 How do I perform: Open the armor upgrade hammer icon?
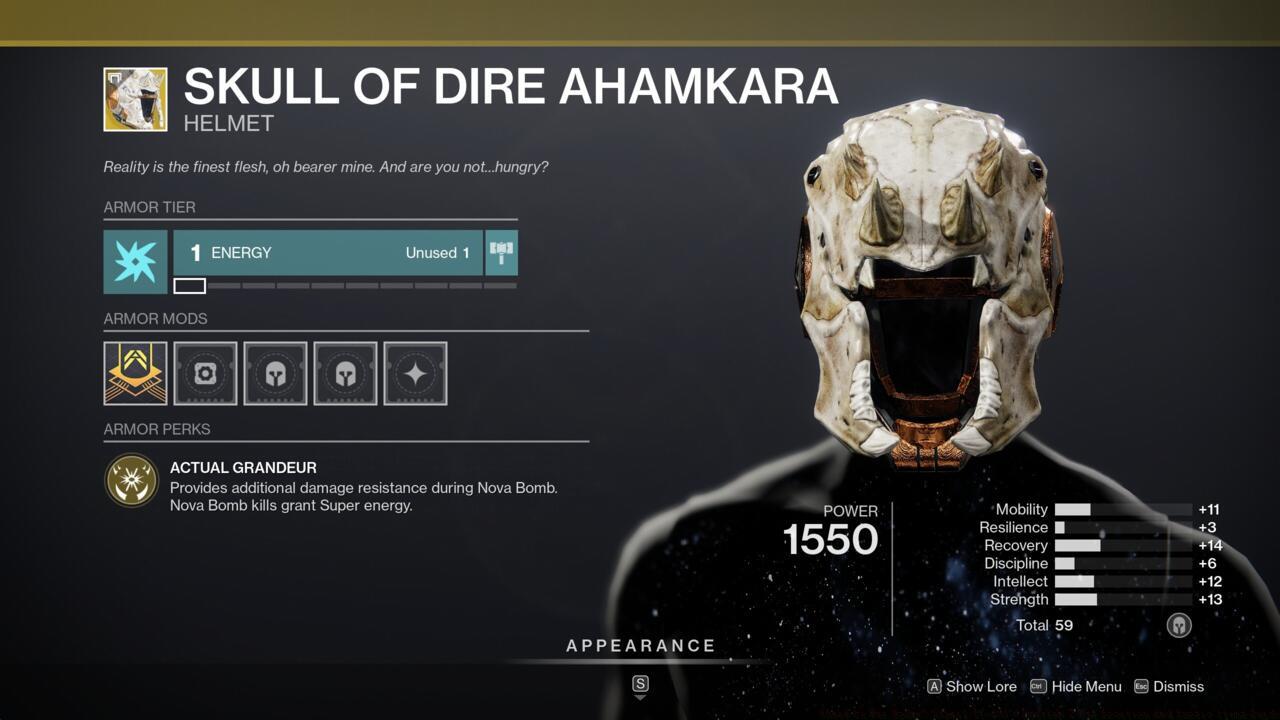[x=500, y=253]
